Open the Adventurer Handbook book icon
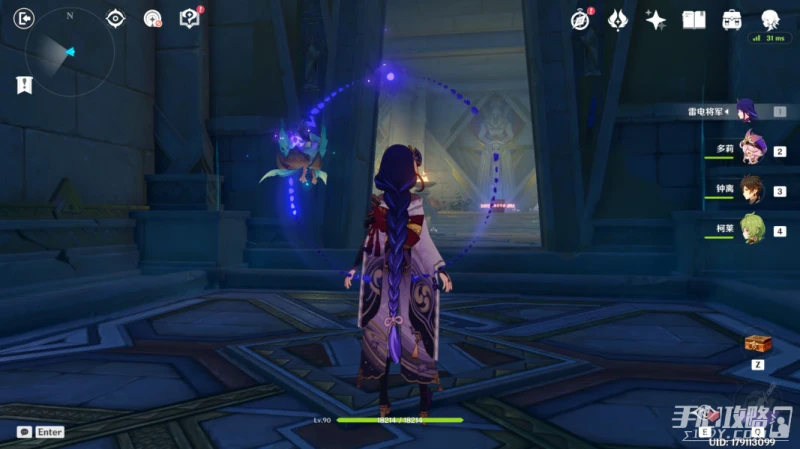Image resolution: width=800 pixels, height=449 pixels. point(694,19)
